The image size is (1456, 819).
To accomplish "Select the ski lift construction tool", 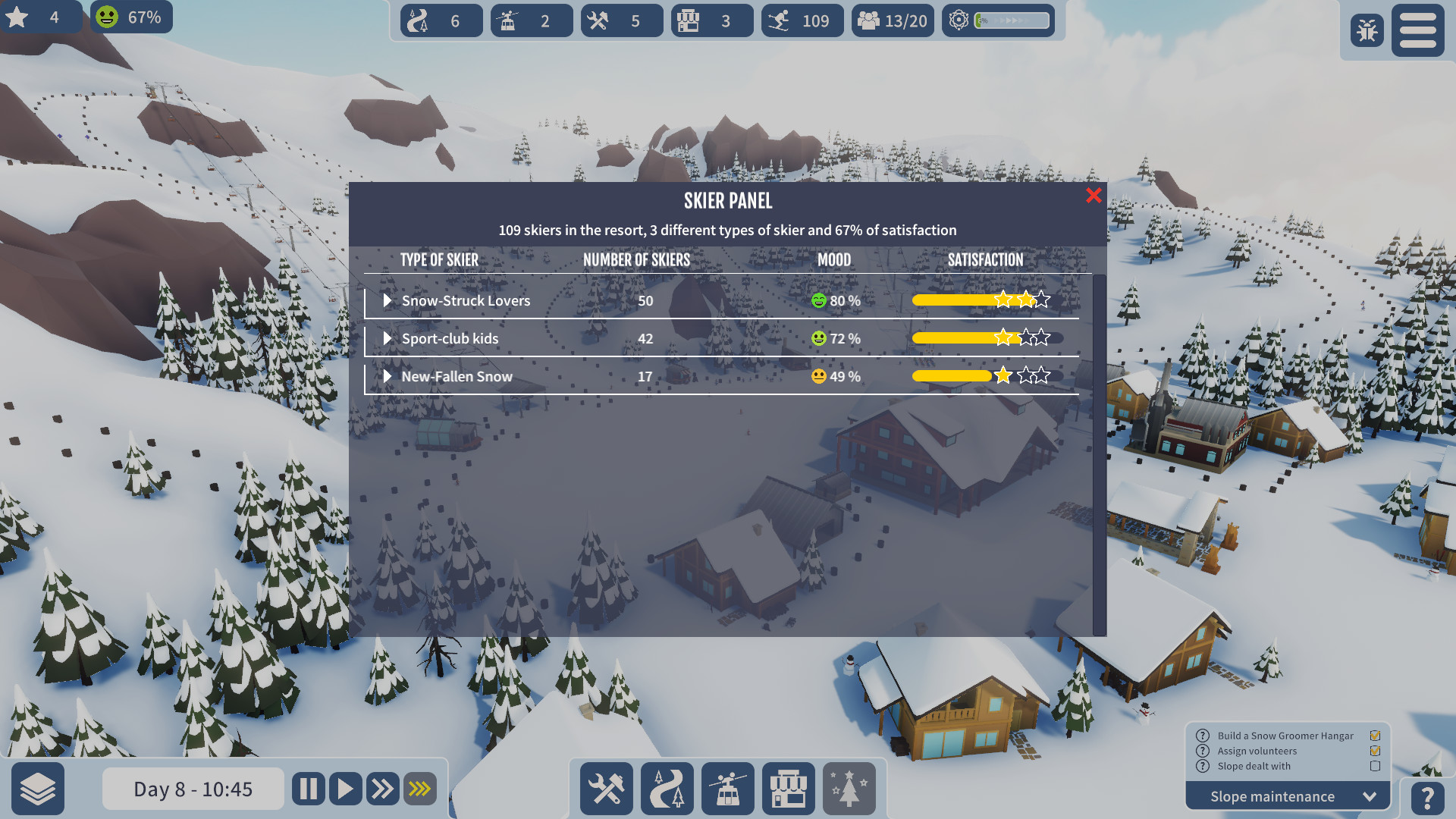I will (727, 789).
